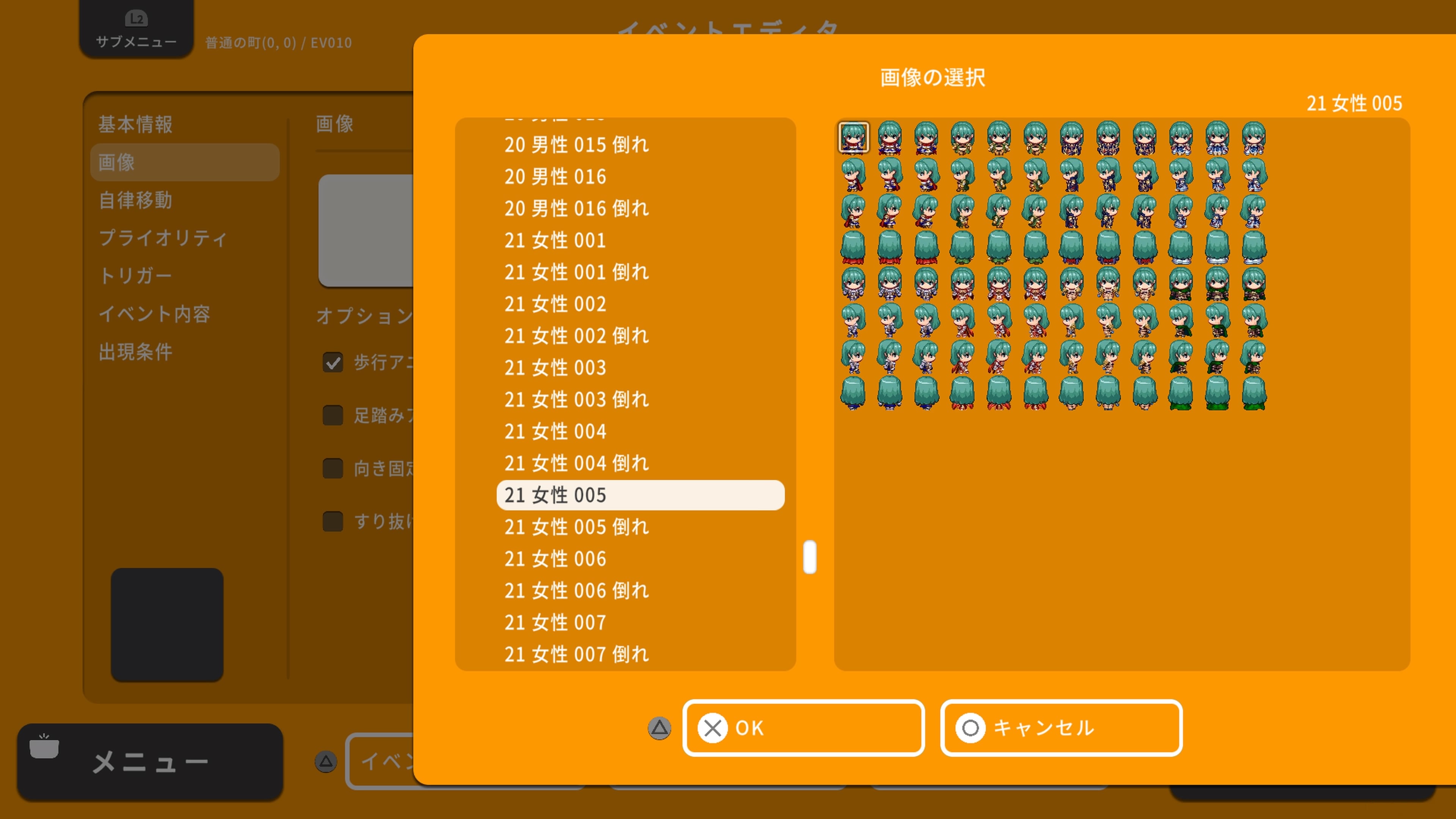The width and height of the screenshot is (1456, 819).
Task: Enable the 足踏み checkbox
Action: coord(333,416)
